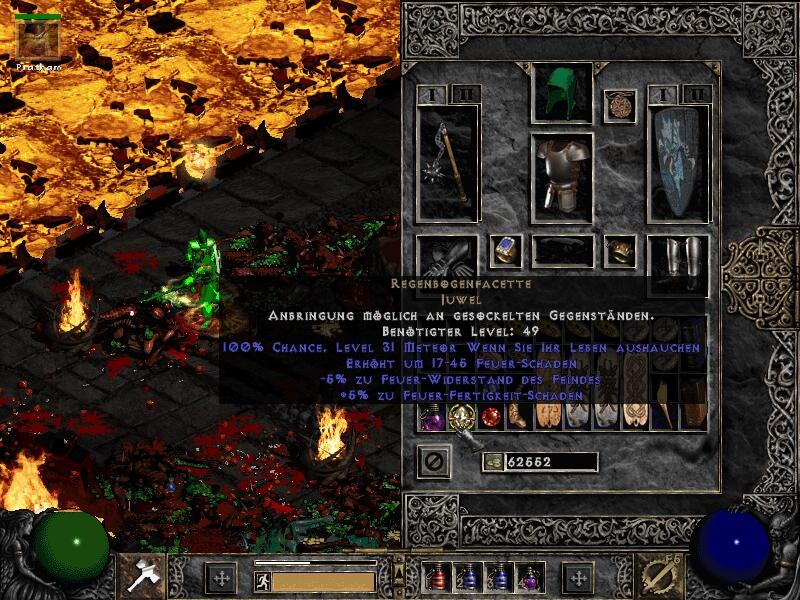The height and width of the screenshot is (600, 800).
Task: Use the red healing potion in belt
Action: tap(436, 578)
